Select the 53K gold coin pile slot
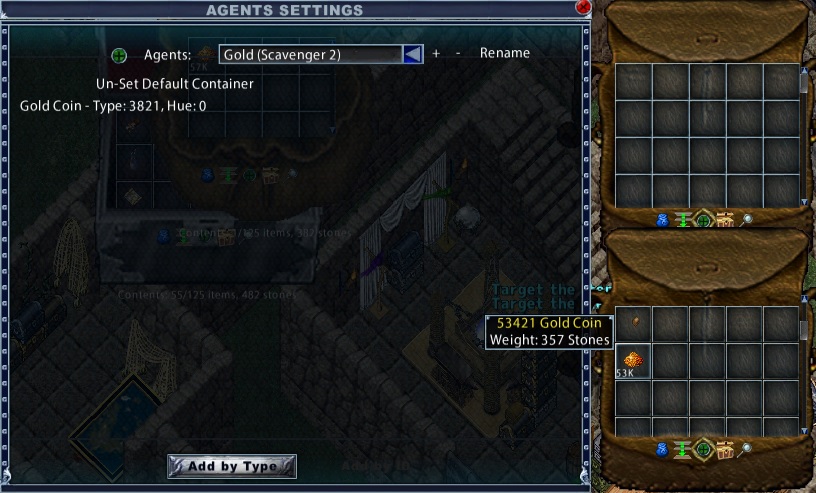This screenshot has width=816, height=493. coord(633,361)
